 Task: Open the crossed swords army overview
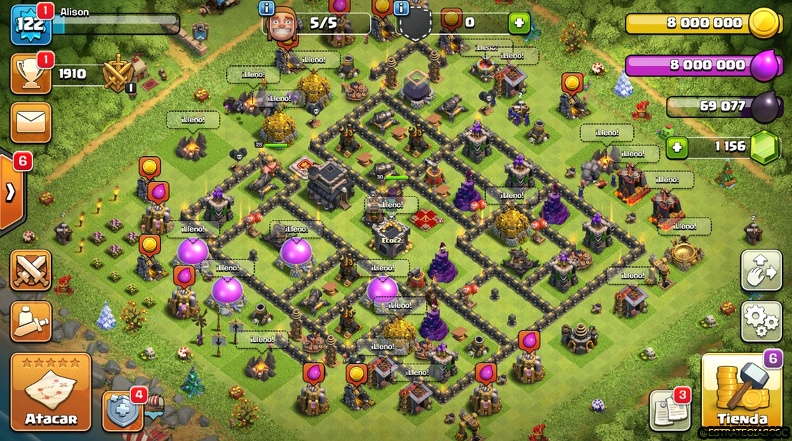(31, 270)
